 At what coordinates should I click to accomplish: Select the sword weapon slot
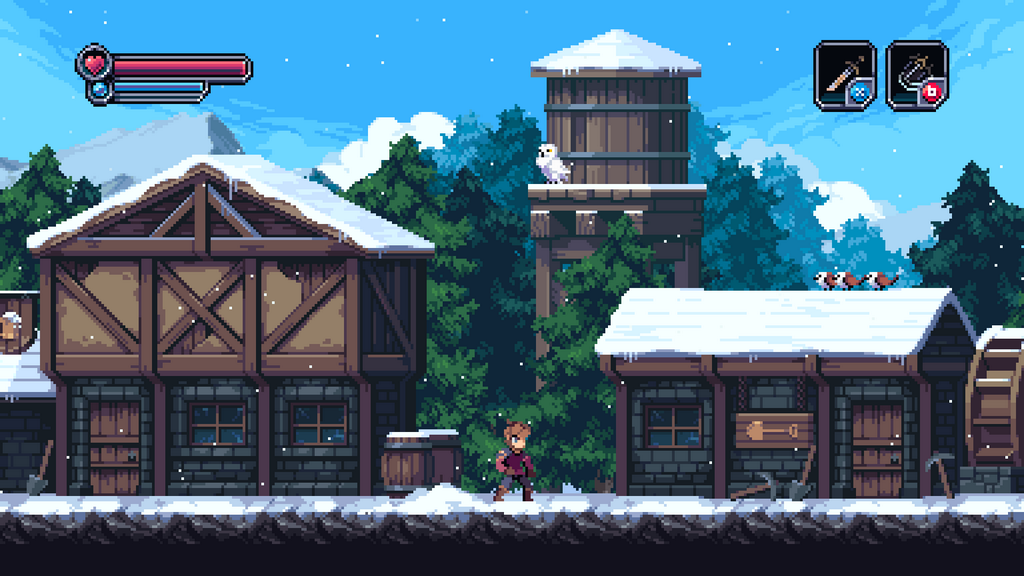click(844, 74)
